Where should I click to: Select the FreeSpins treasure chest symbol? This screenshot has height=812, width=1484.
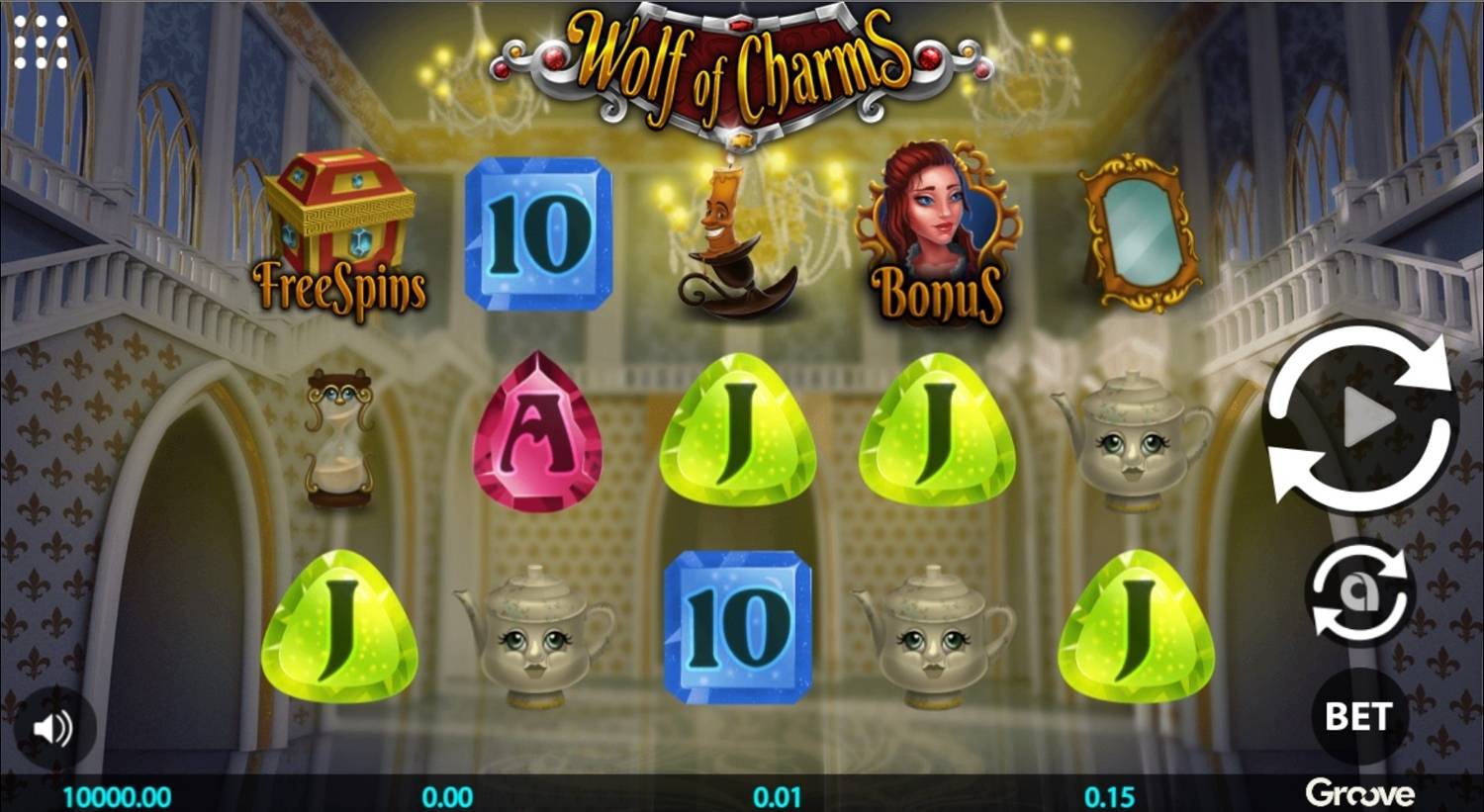(x=341, y=227)
